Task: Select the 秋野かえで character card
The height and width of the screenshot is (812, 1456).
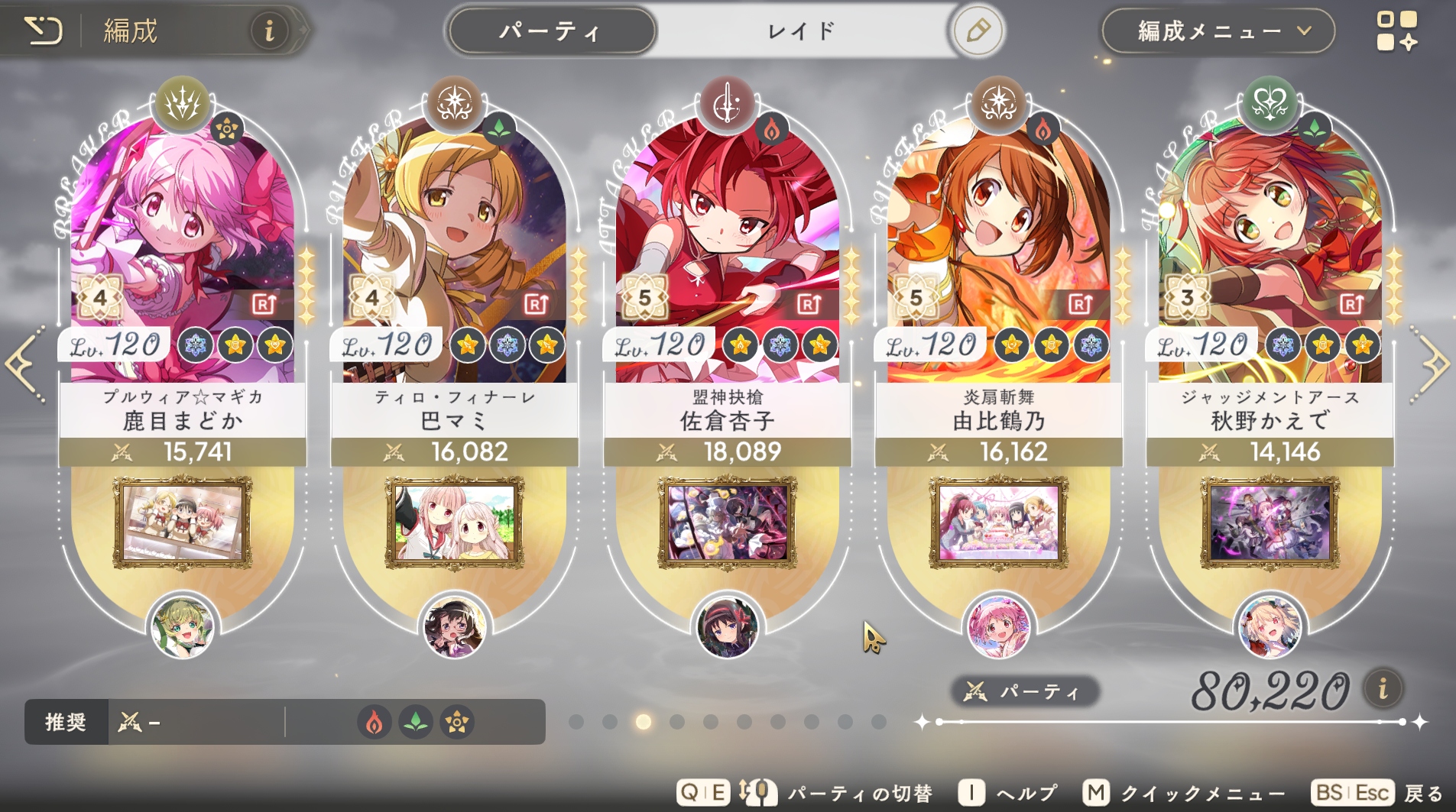Action: (1270, 252)
